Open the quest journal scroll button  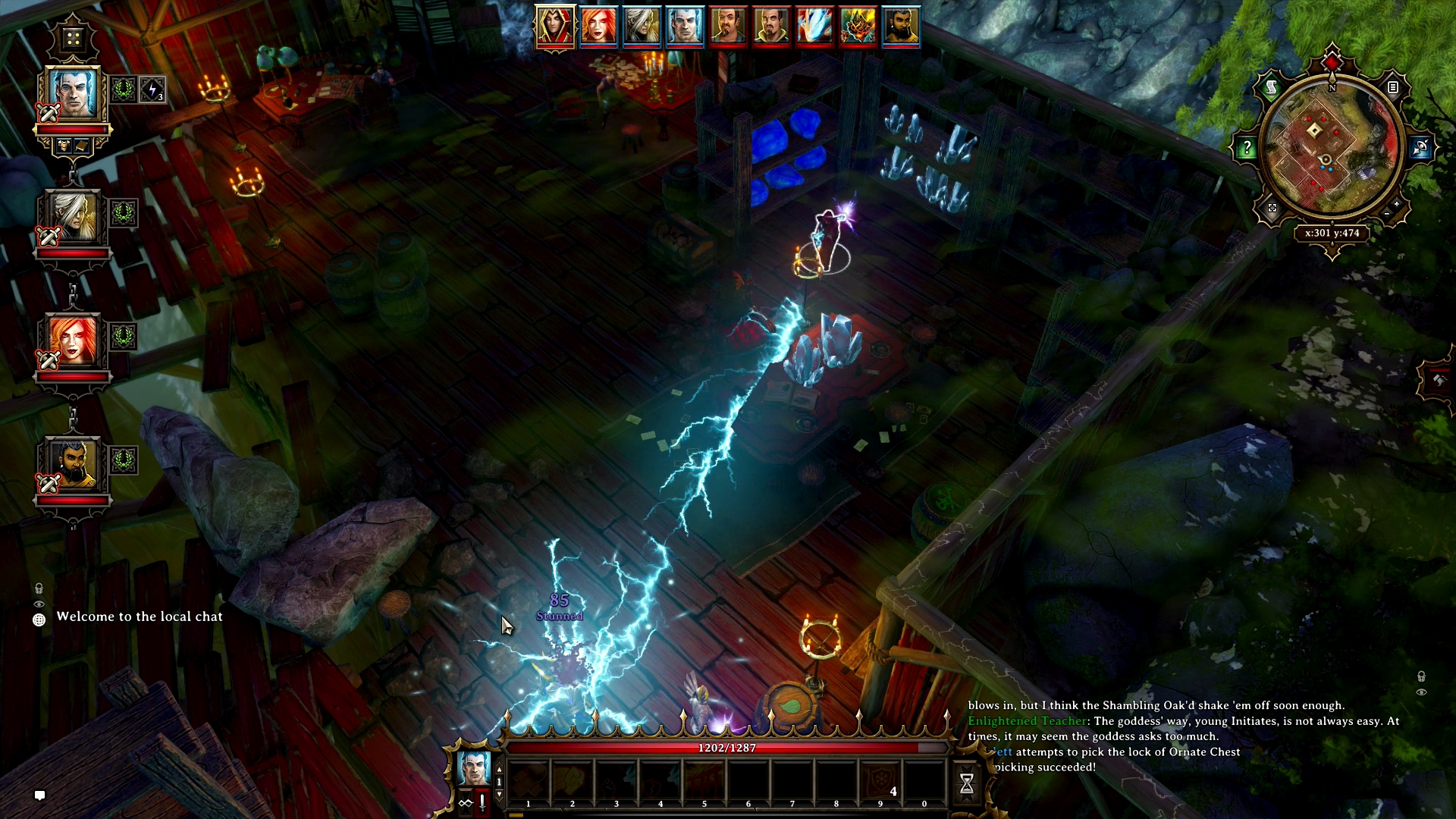pyautogui.click(x=1272, y=88)
